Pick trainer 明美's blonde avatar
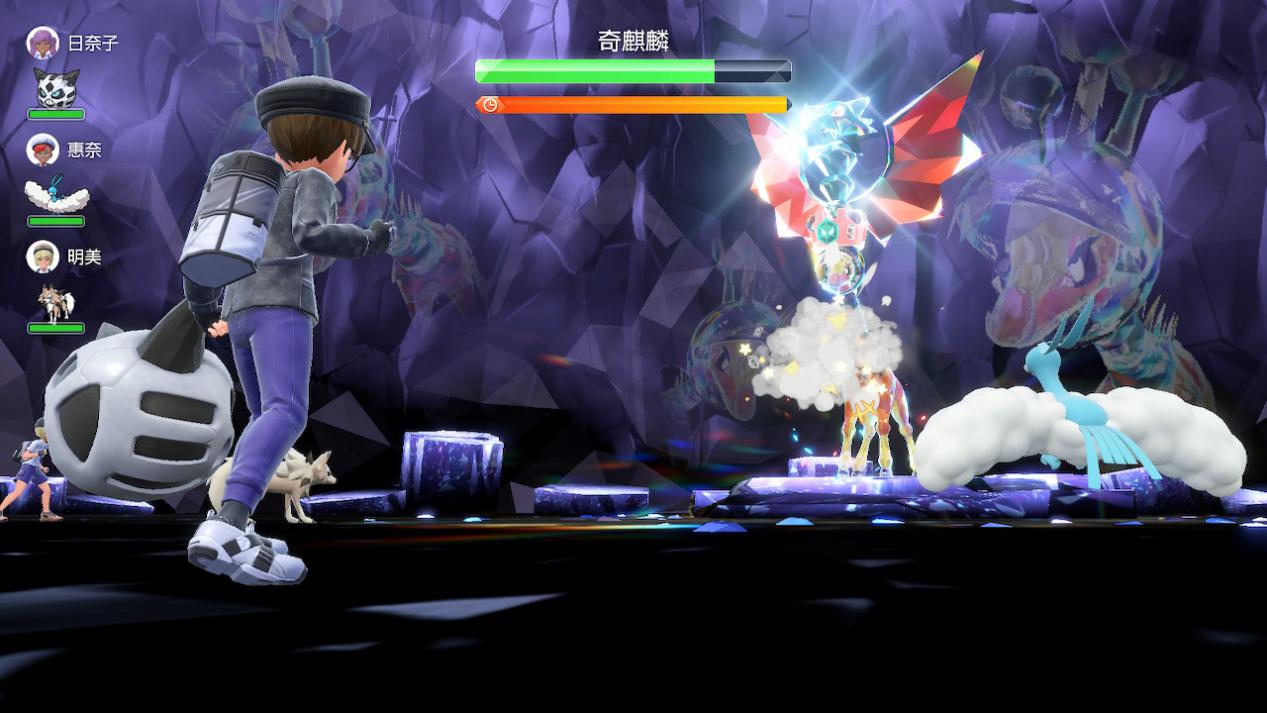This screenshot has height=713, width=1267. point(42,257)
